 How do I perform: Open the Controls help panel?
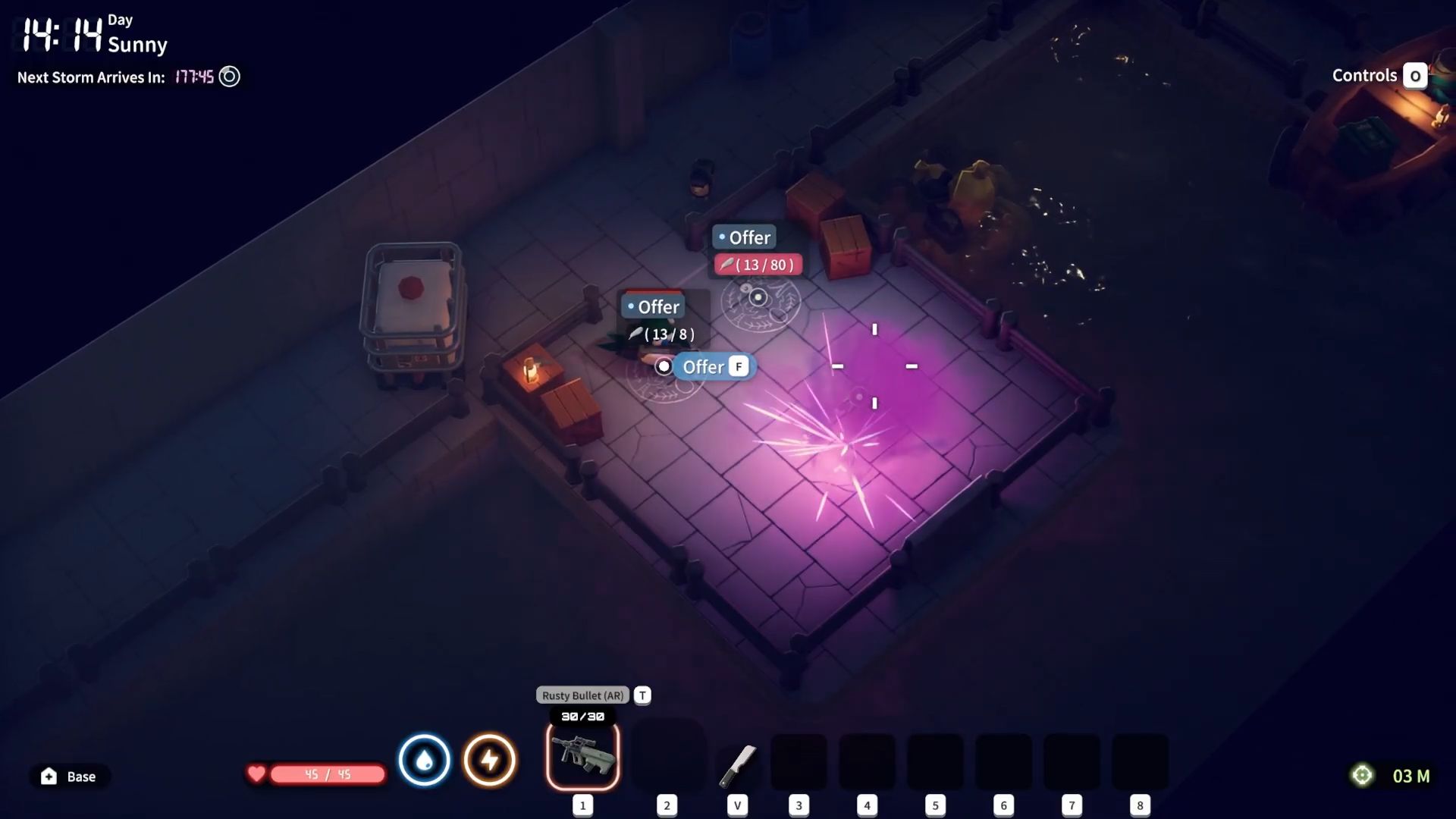tap(1379, 76)
